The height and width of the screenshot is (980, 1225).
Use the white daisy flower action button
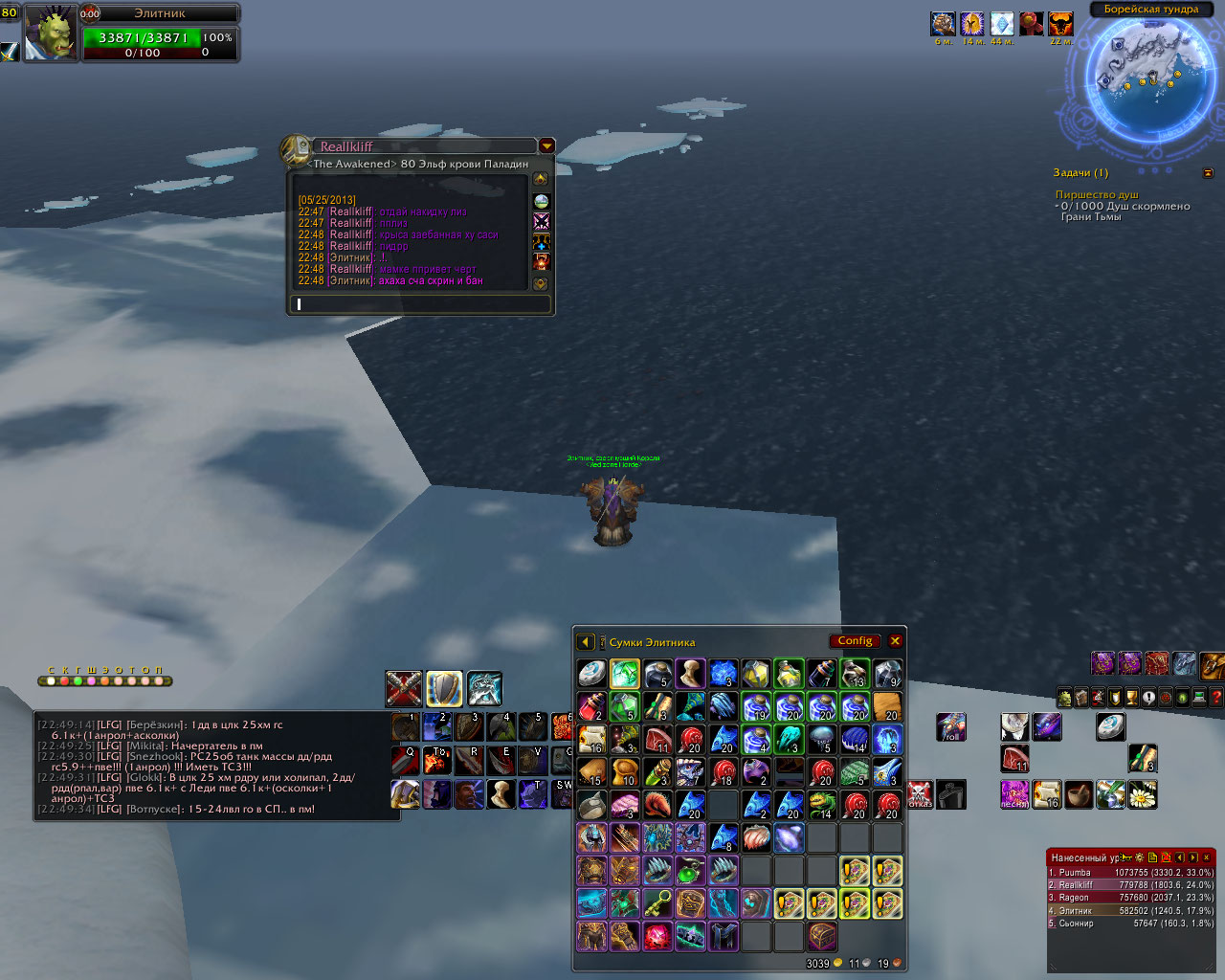pyautogui.click(x=1143, y=793)
